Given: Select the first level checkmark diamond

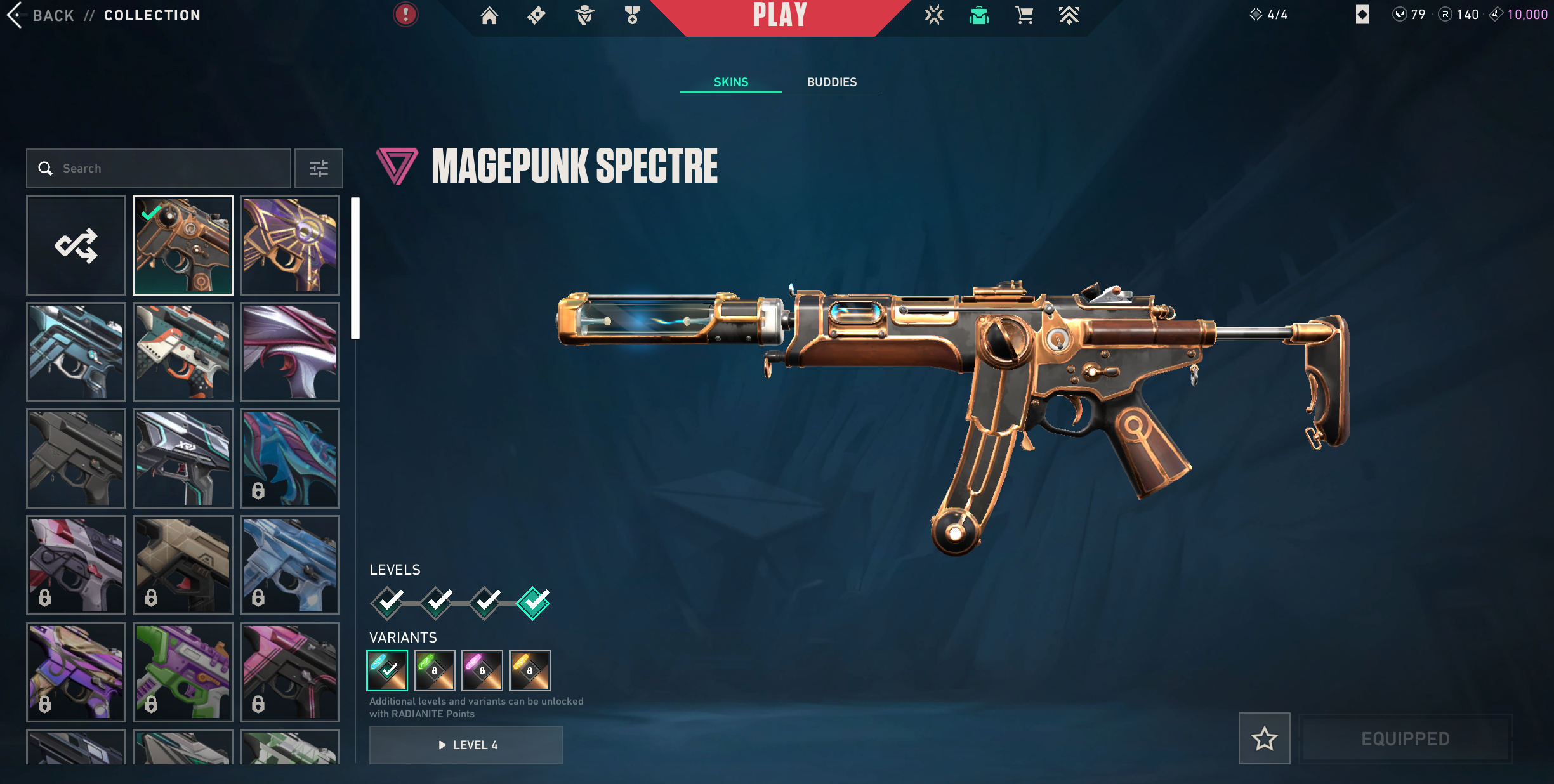Looking at the screenshot, I should tap(388, 603).
